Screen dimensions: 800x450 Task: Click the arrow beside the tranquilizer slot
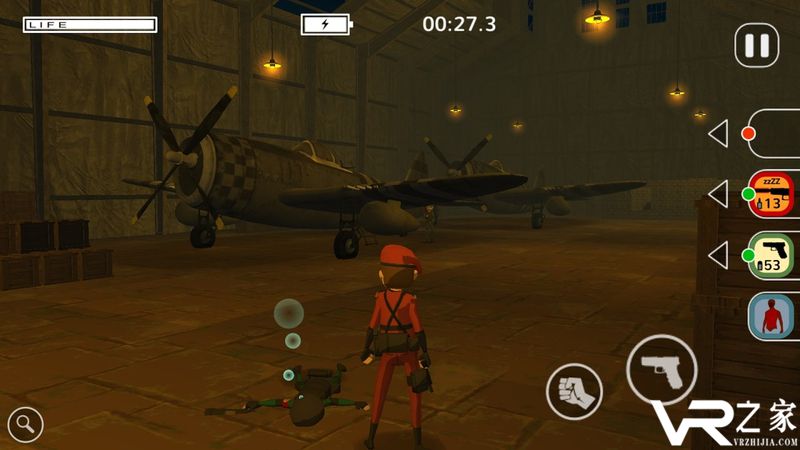(x=718, y=193)
